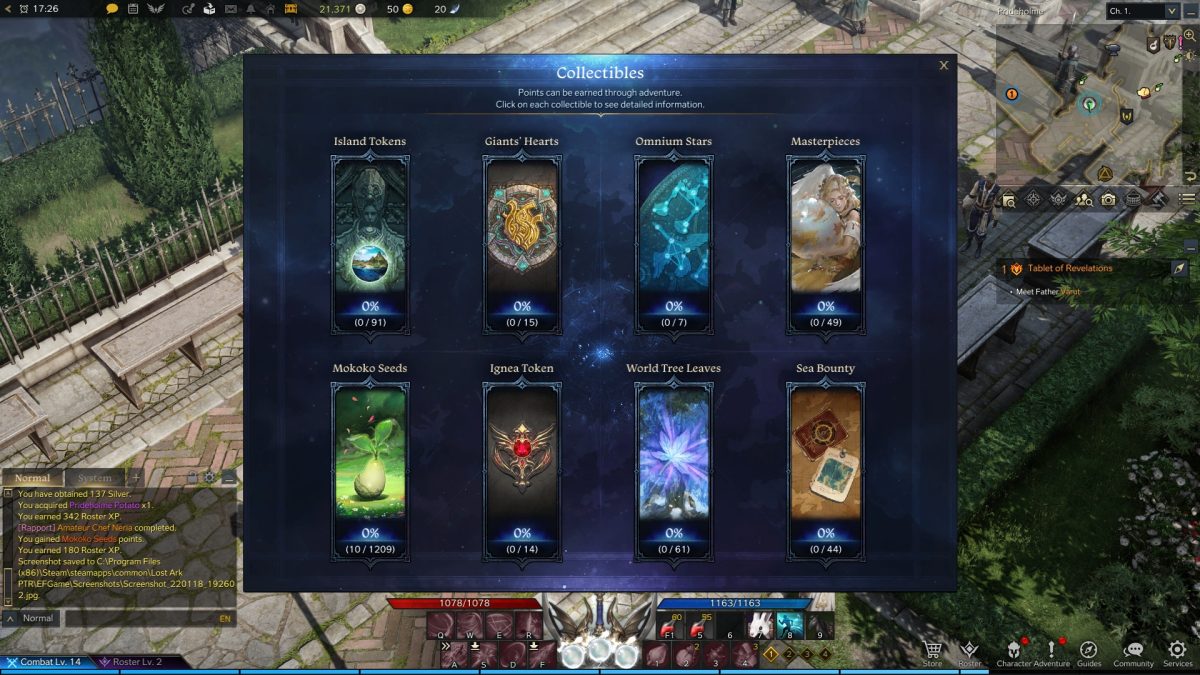The image size is (1200, 675).
Task: Open the Character menu
Action: pyautogui.click(x=1014, y=652)
